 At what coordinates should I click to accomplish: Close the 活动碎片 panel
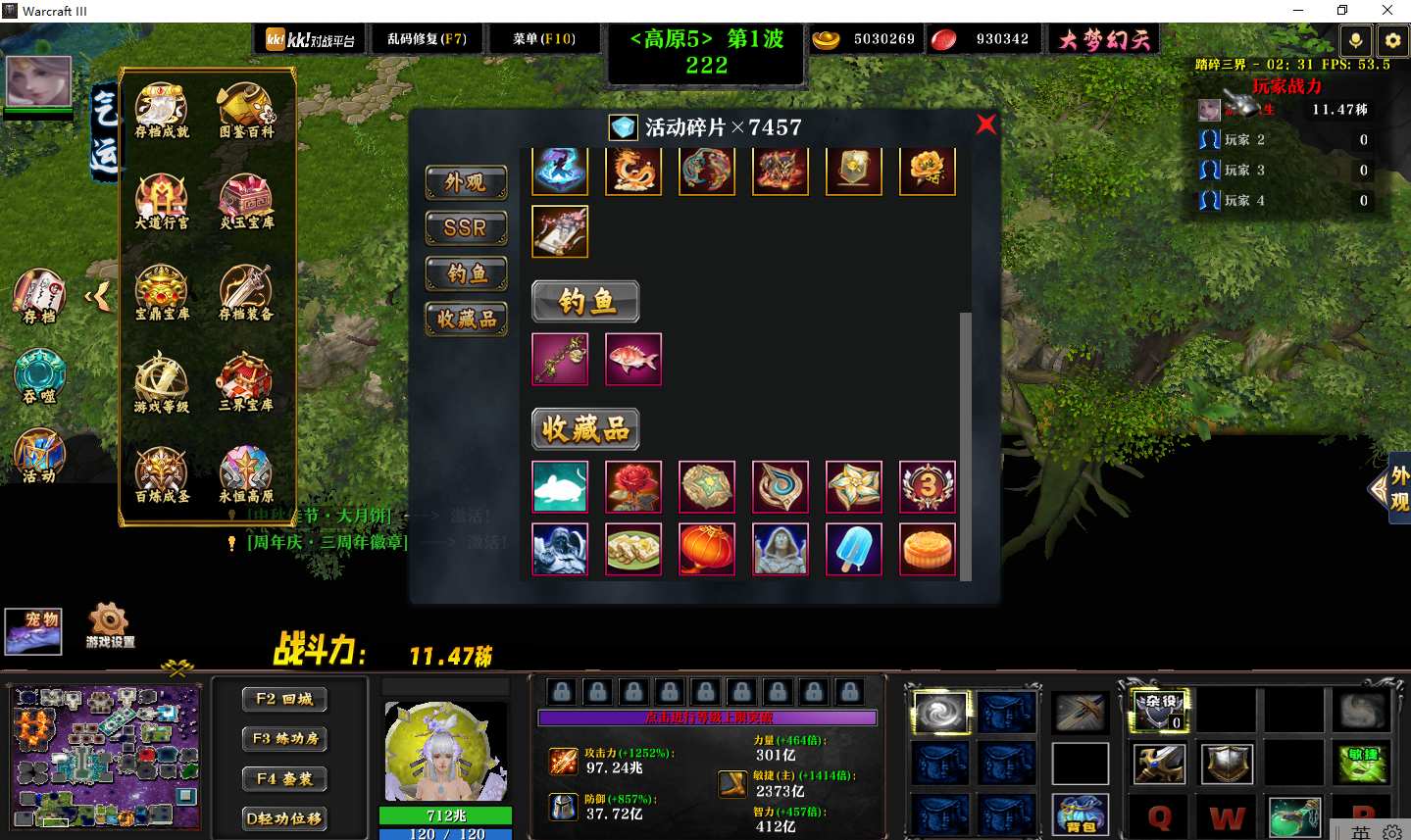pyautogui.click(x=985, y=124)
